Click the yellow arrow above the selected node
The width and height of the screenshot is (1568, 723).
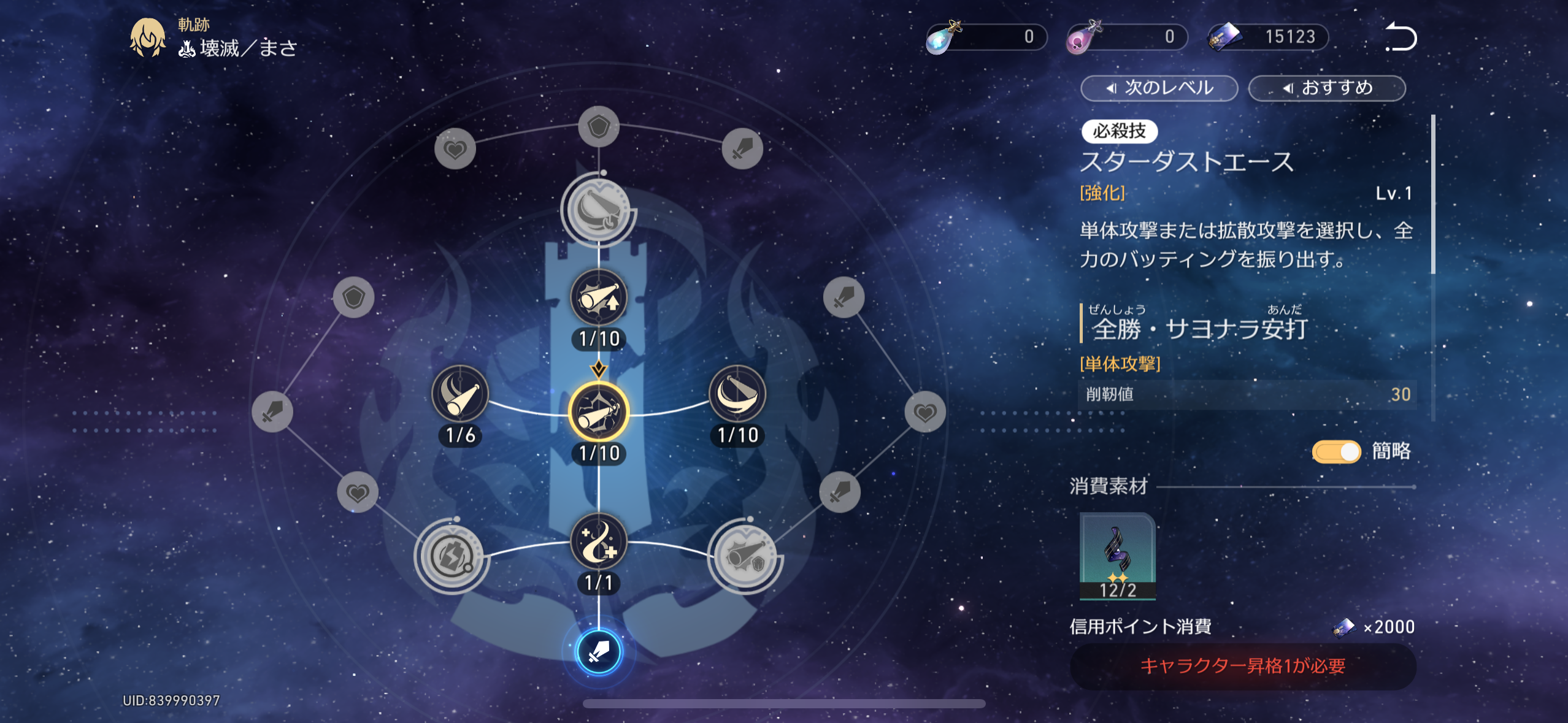click(599, 369)
